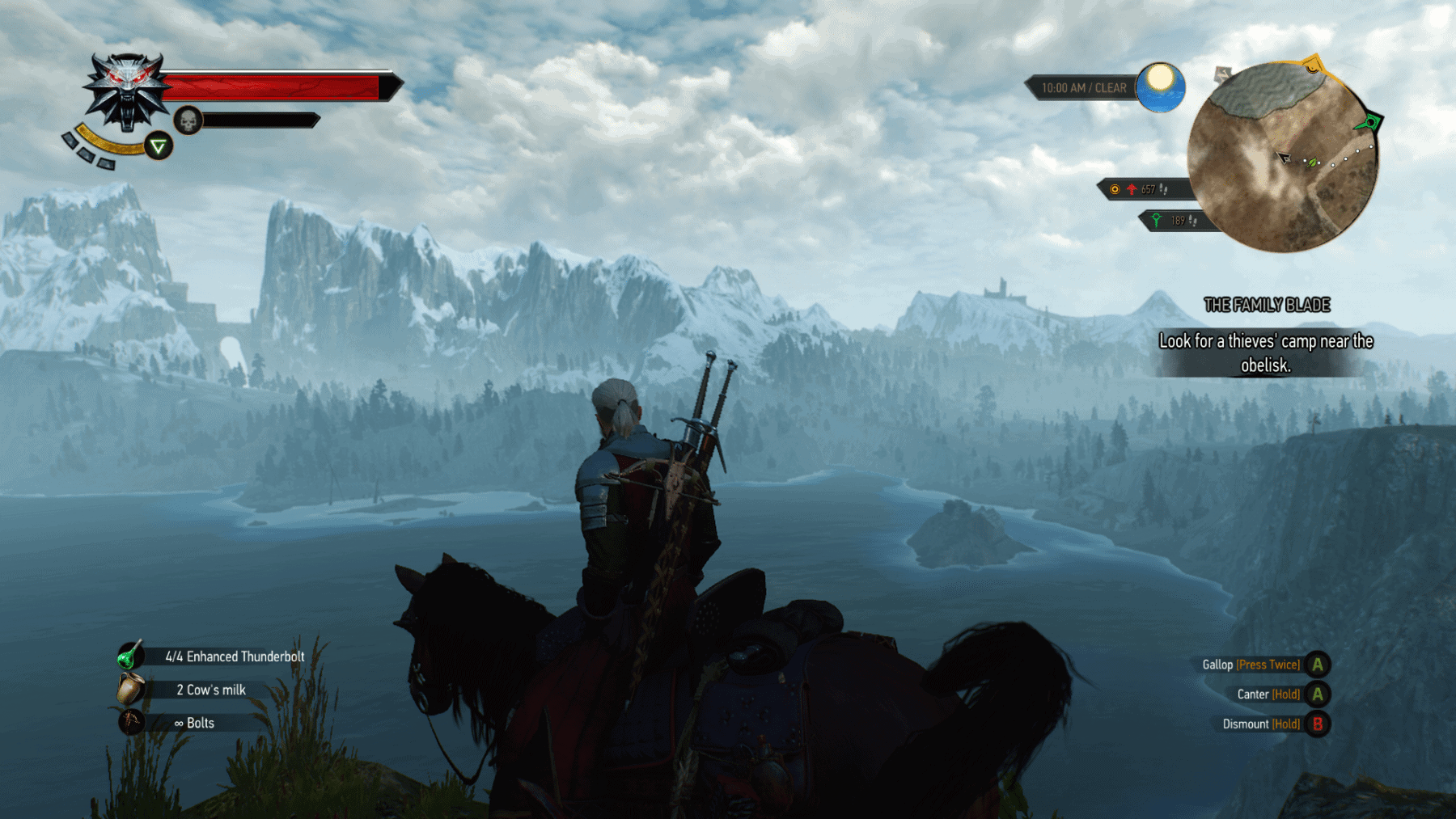Click the circular minimap
This screenshot has height=819, width=1456.
[1283, 158]
